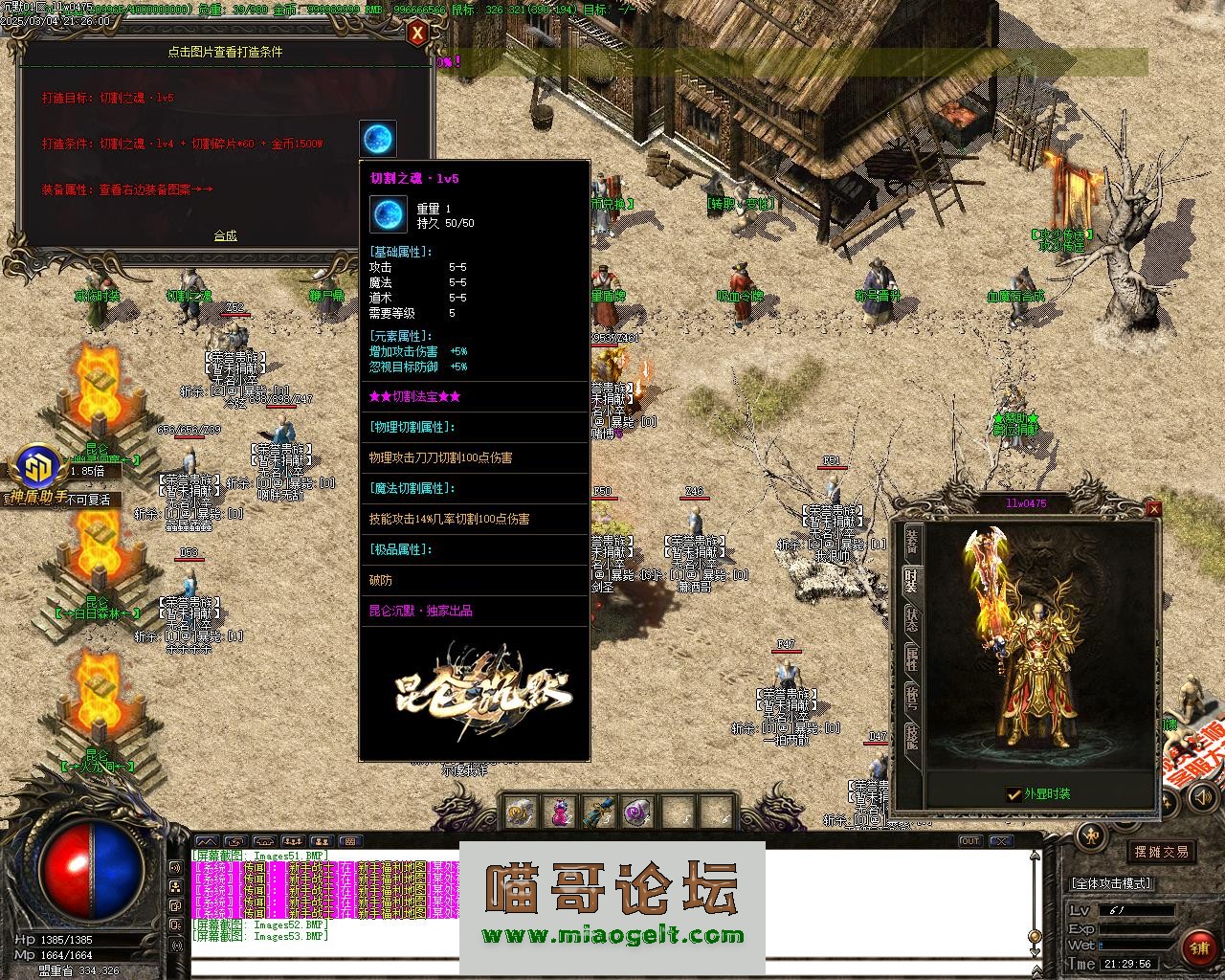
Task: Open the red 铺 shop button
Action: 1198,947
